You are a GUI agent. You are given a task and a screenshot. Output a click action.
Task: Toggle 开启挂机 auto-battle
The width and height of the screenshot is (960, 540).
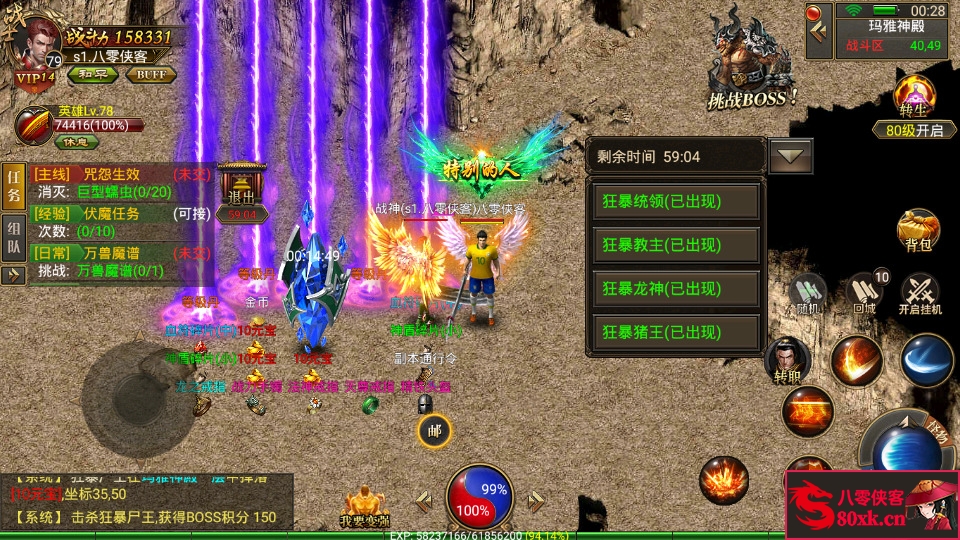(x=920, y=293)
